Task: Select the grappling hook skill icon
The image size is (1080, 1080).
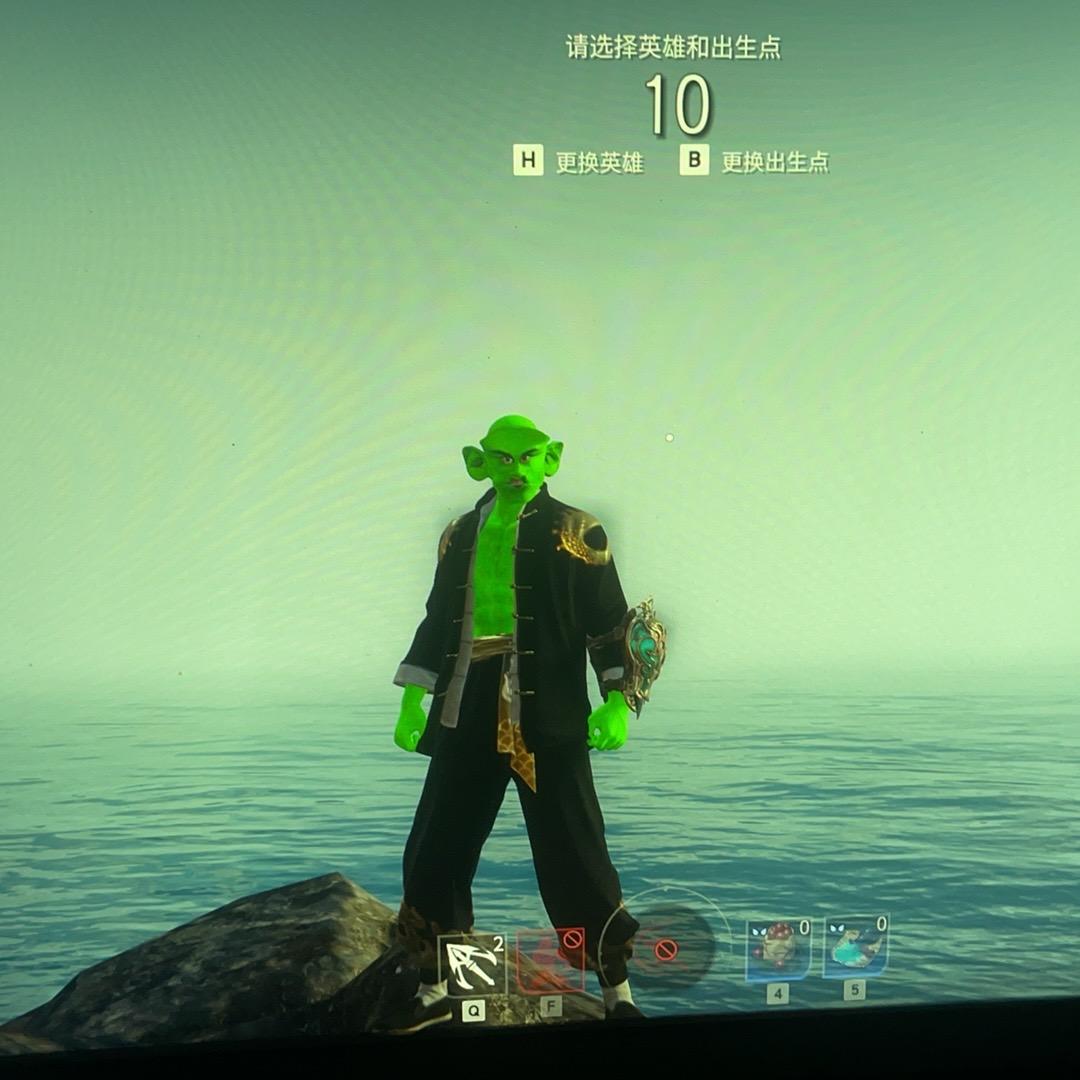Action: [x=472, y=964]
